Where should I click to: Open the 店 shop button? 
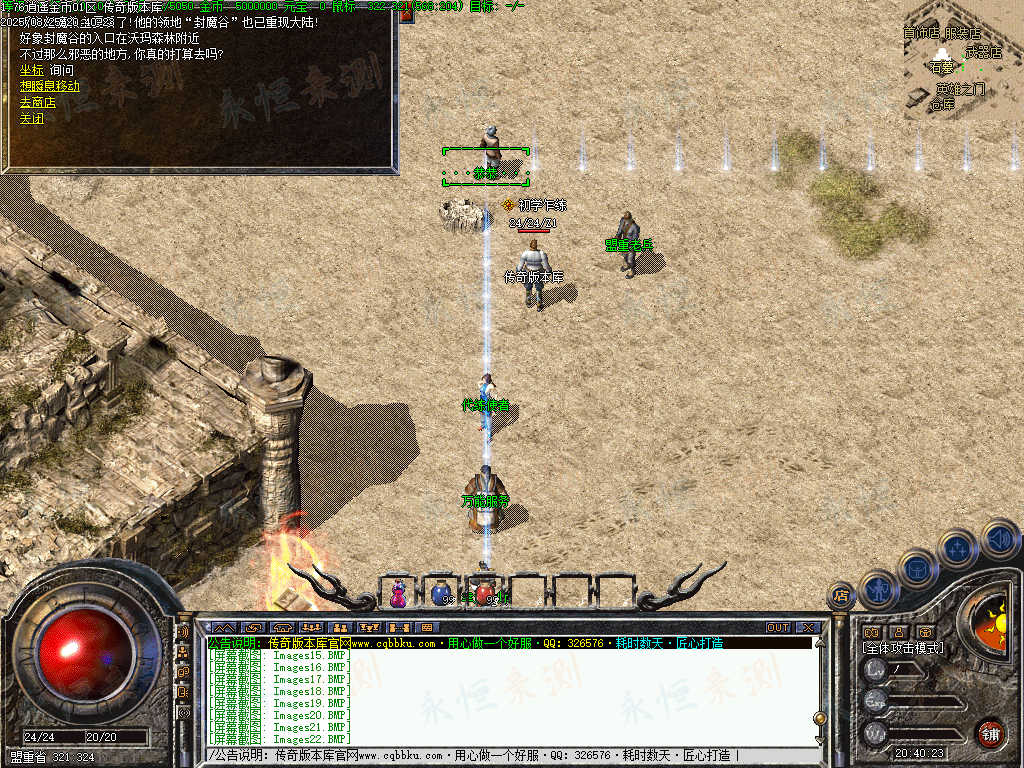point(840,597)
